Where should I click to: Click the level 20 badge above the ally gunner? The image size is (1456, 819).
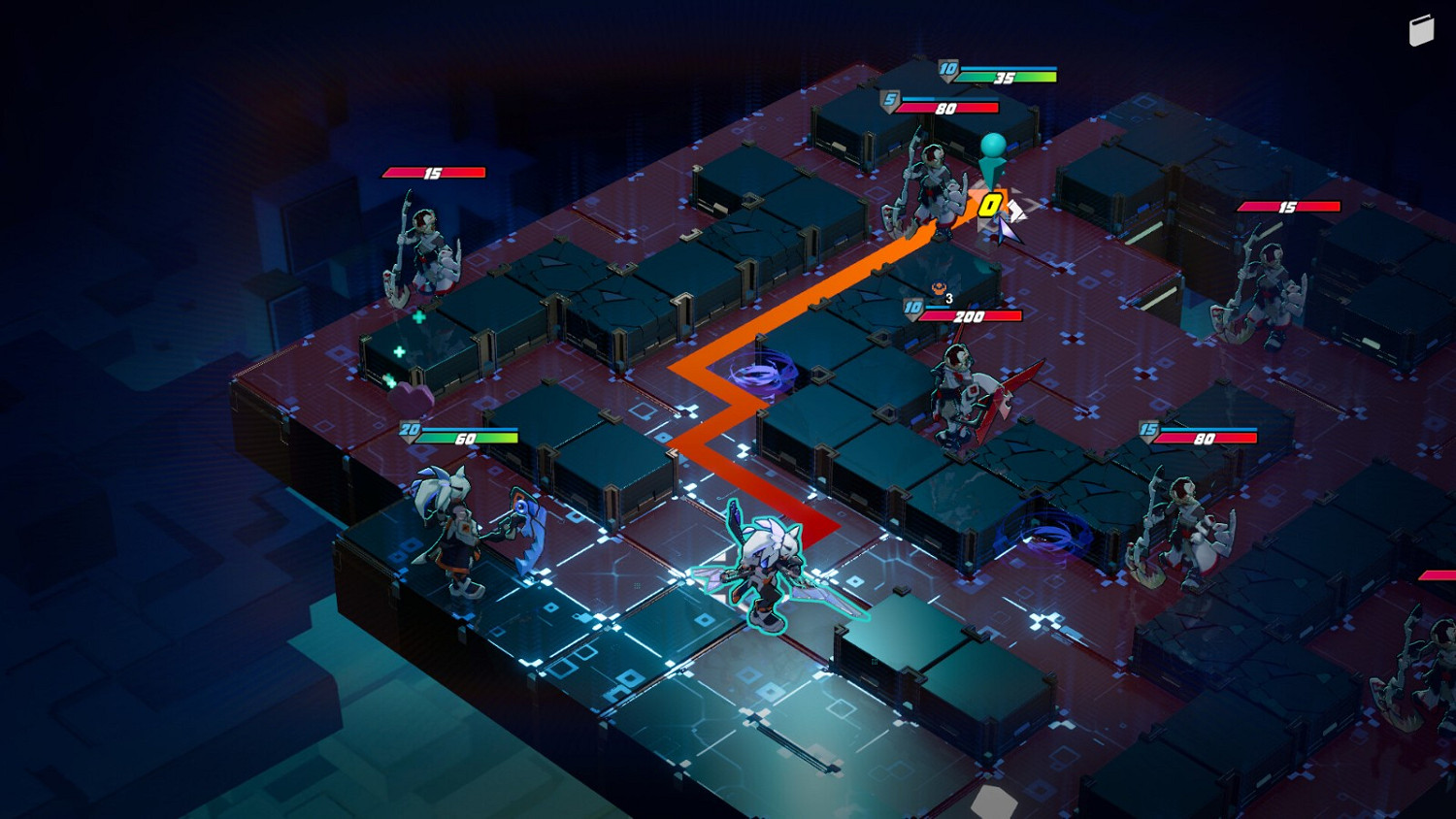409,428
